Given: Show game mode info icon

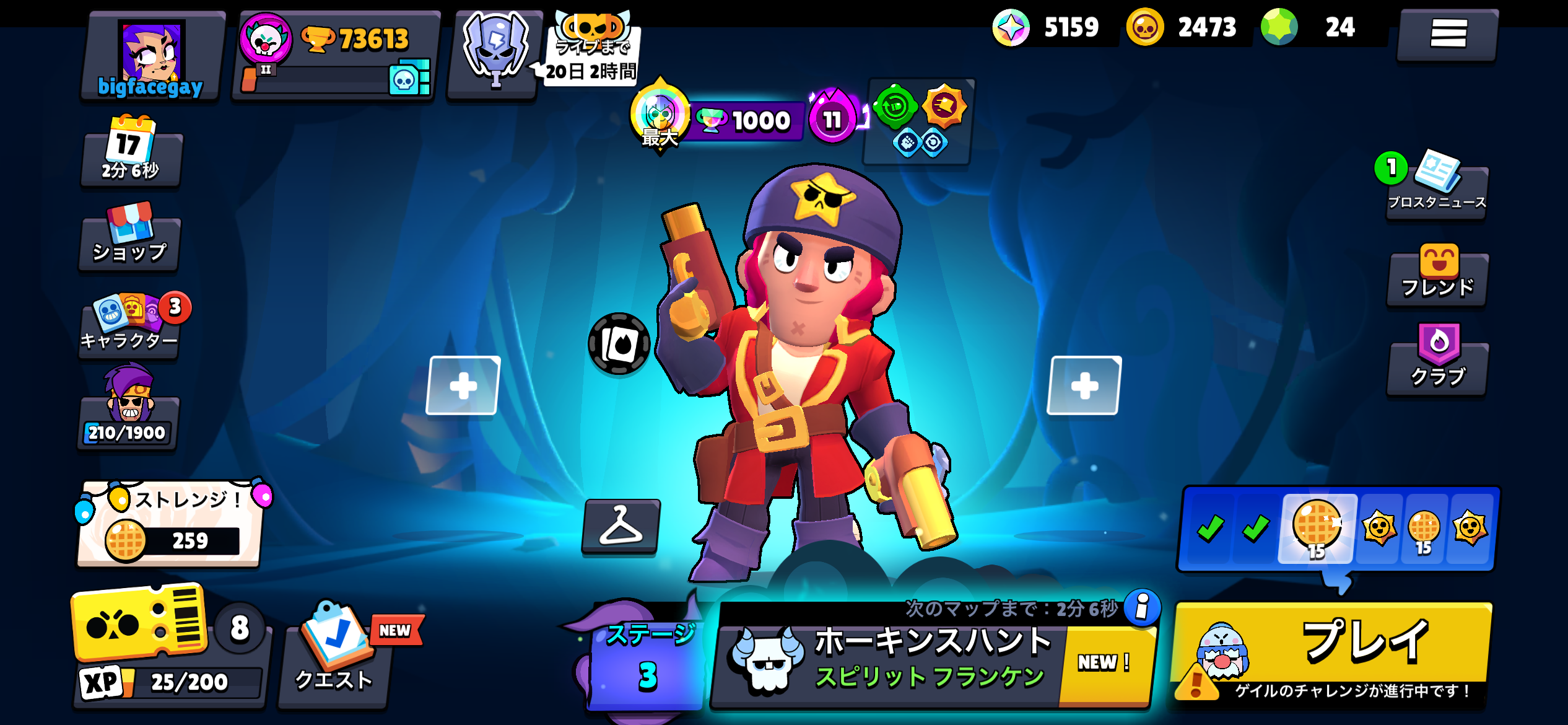Looking at the screenshot, I should [1142, 607].
